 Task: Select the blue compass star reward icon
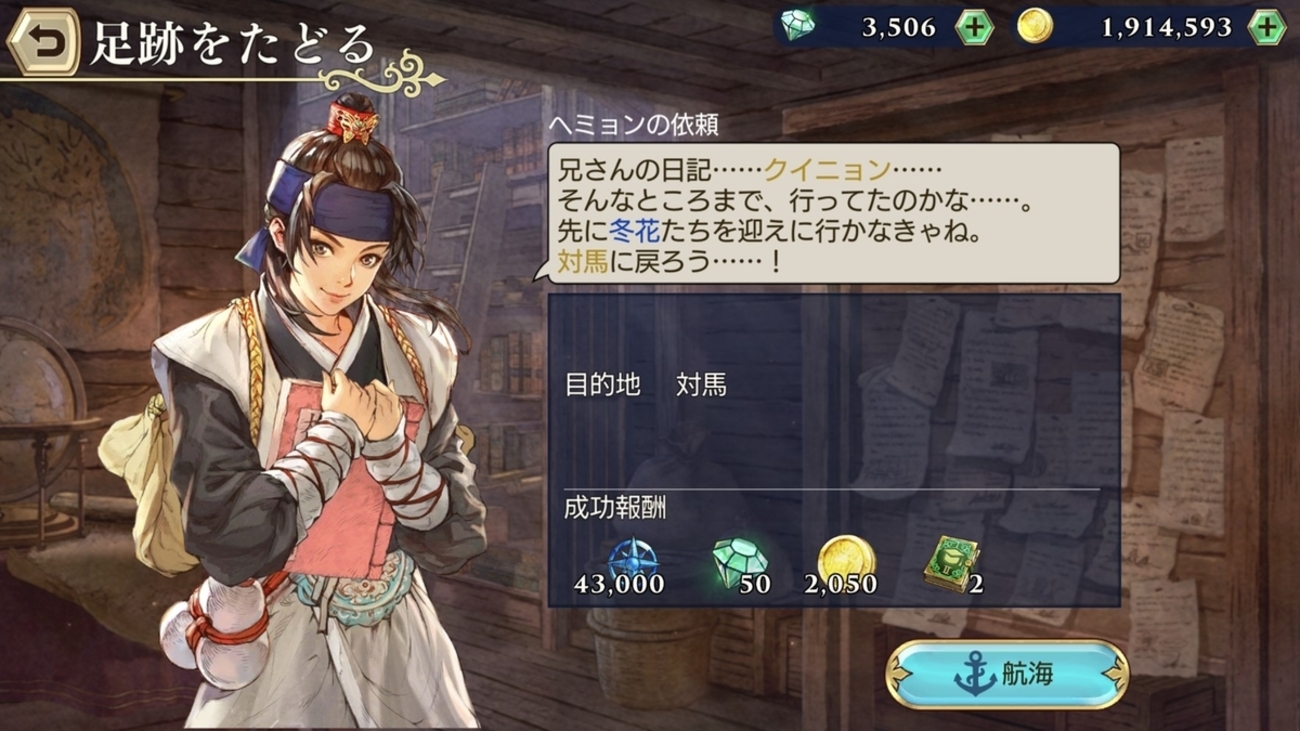(632, 563)
